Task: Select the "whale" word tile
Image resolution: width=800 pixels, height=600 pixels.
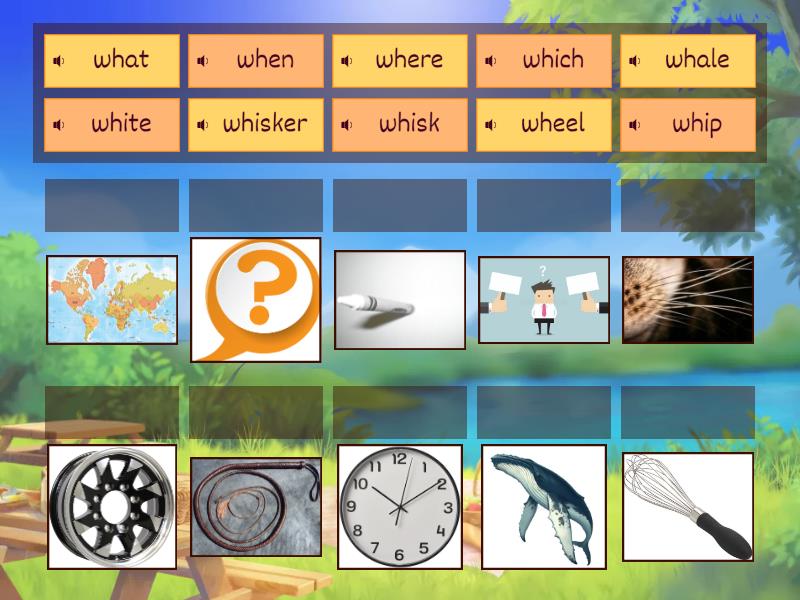Action: pyautogui.click(x=697, y=60)
